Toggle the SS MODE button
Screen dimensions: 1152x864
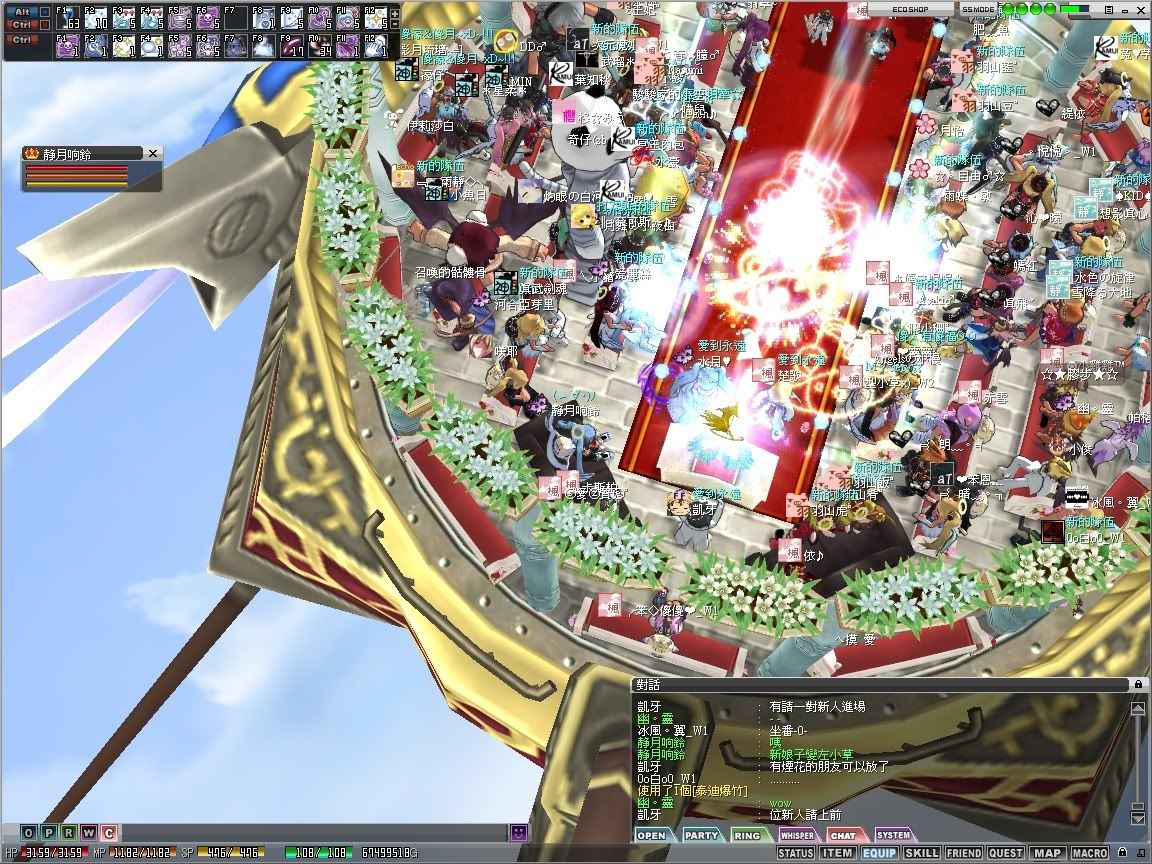pyautogui.click(x=977, y=8)
